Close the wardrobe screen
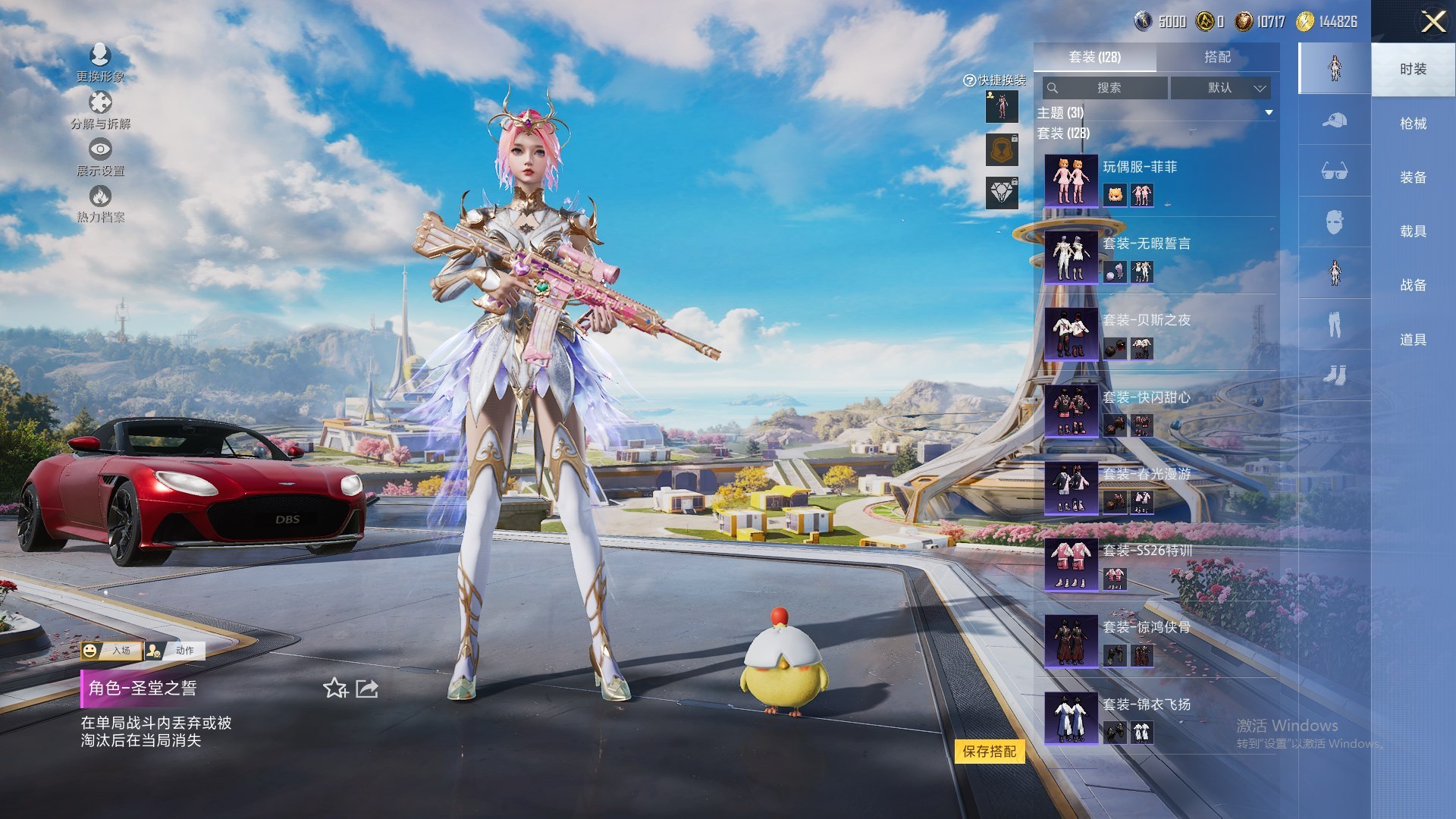This screenshot has height=819, width=1456. pos(1432,21)
